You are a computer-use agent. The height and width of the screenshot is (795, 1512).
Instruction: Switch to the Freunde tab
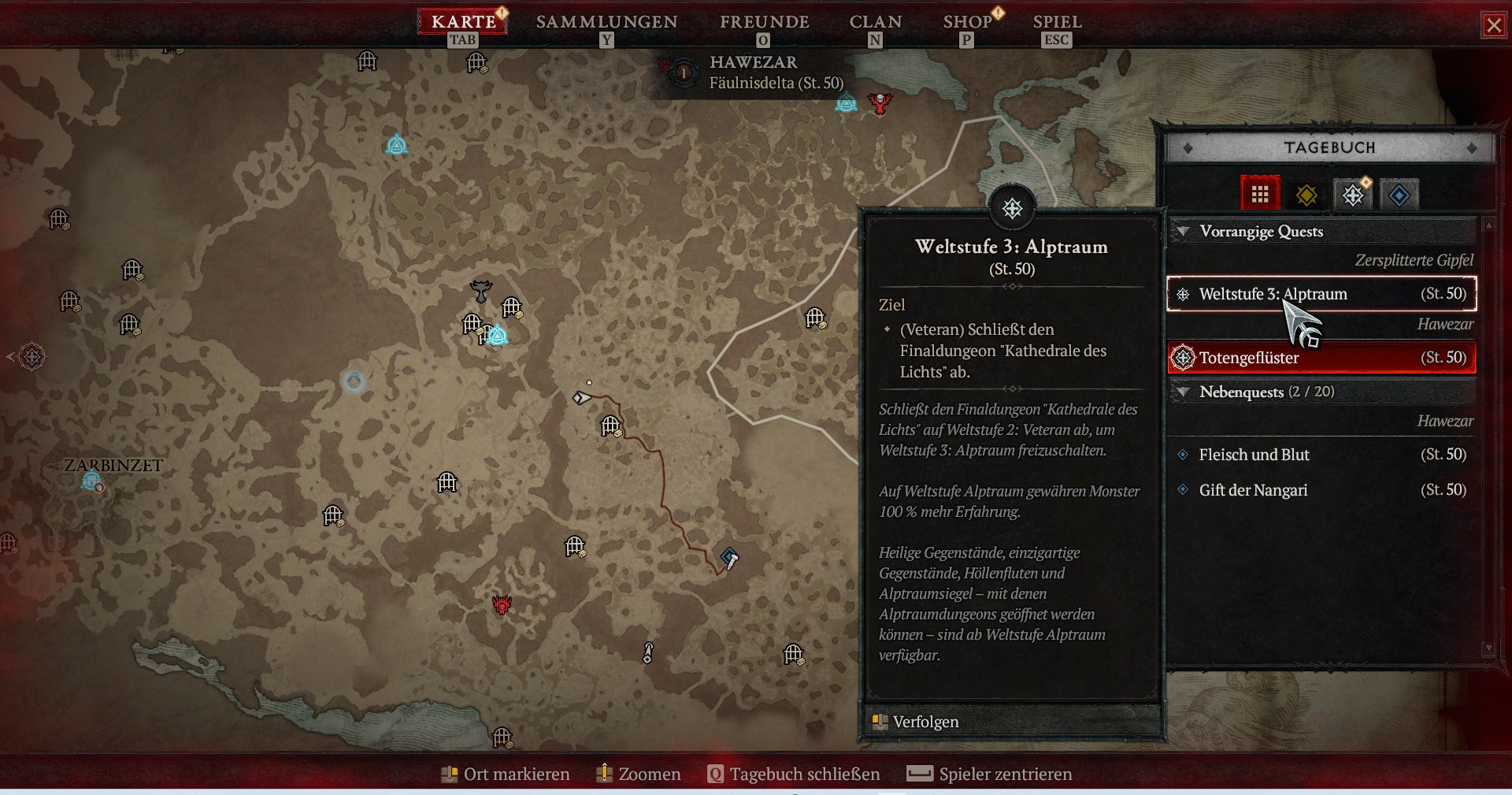[x=764, y=22]
